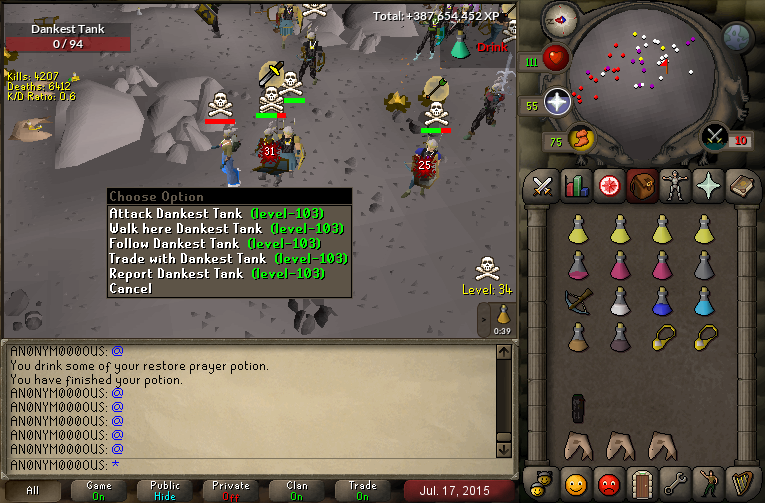Cancel the Choose Option menu
The height and width of the screenshot is (503, 765).
131,288
